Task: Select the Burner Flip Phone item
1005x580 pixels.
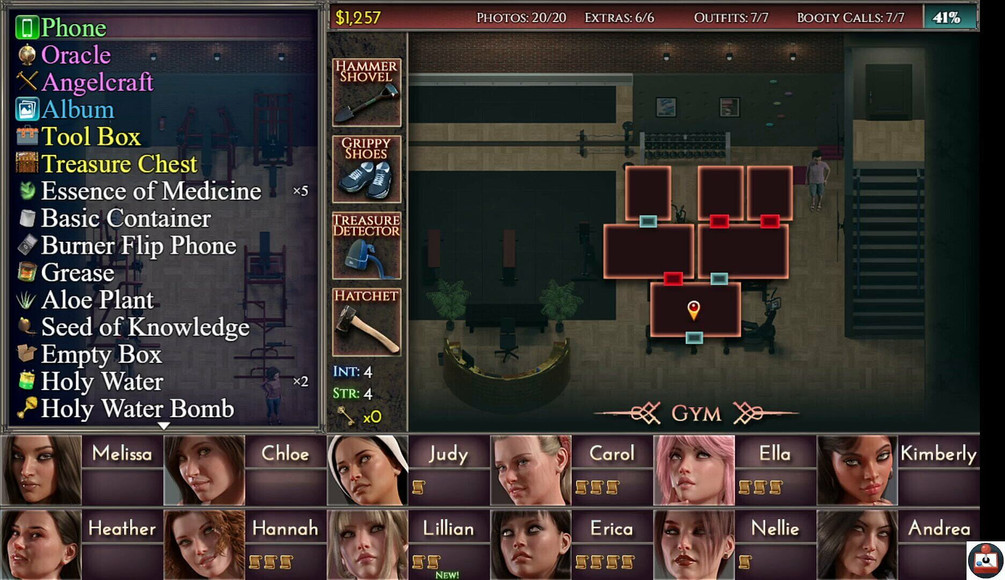Action: pyautogui.click(x=138, y=246)
